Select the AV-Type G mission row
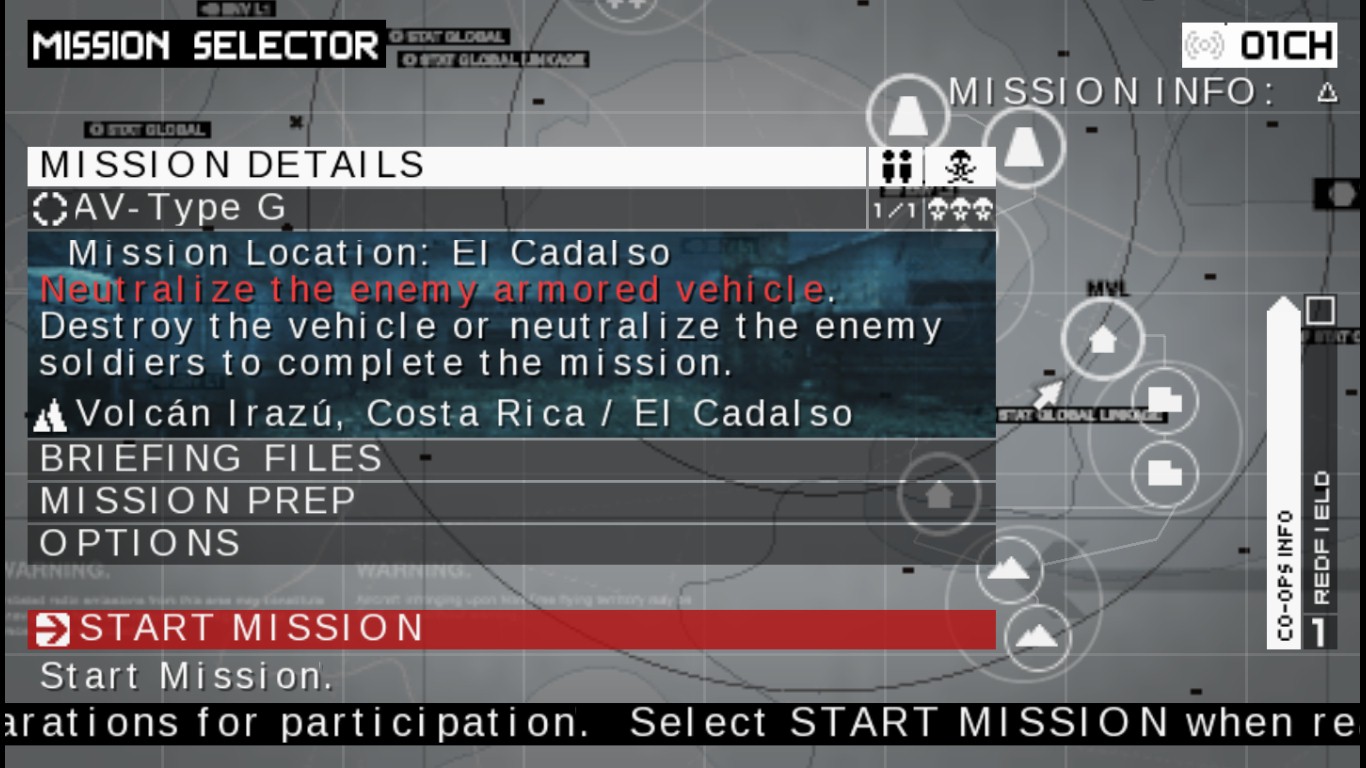 (446, 209)
